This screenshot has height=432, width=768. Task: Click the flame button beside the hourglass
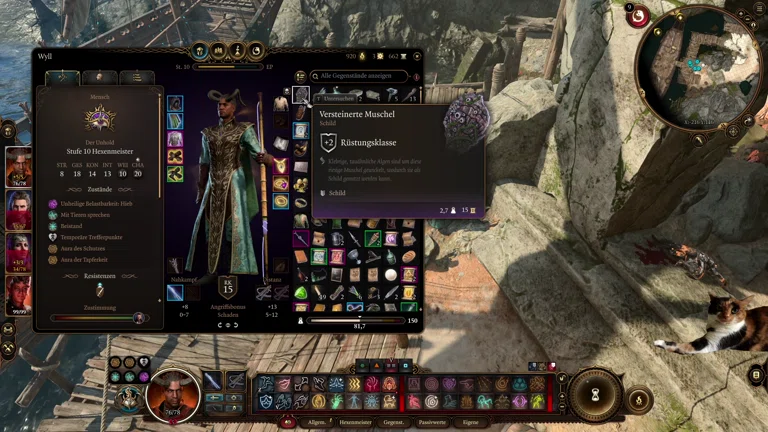640,400
